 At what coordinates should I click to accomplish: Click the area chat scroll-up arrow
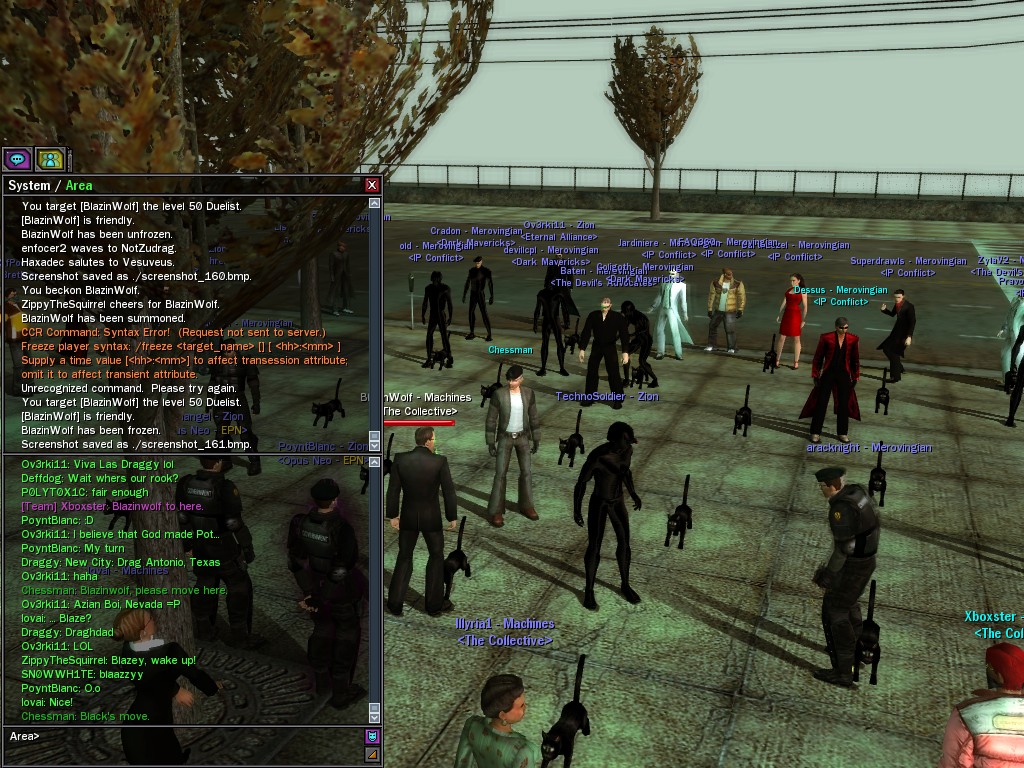(374, 460)
